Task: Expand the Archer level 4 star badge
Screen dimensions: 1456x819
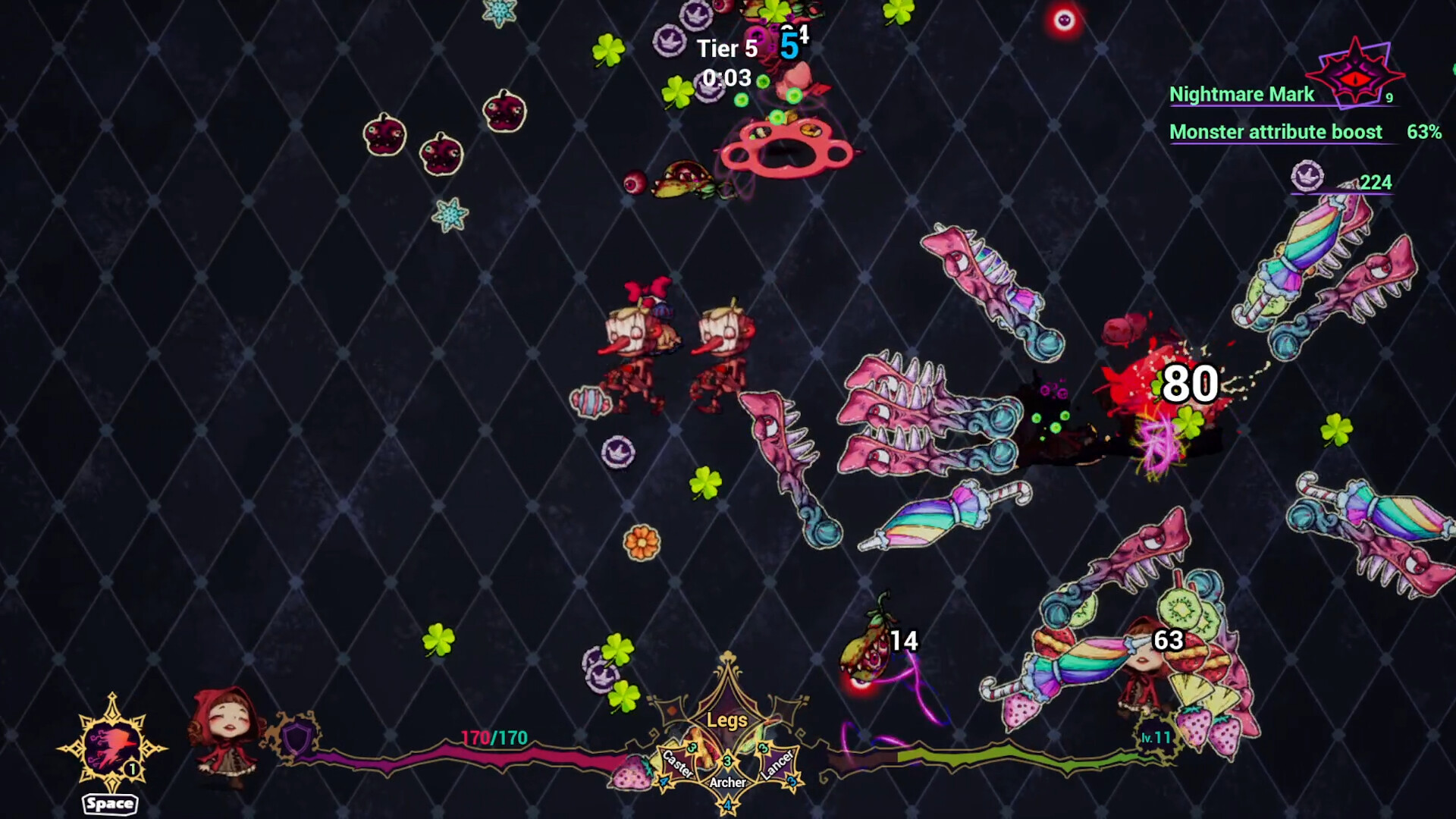Action: pos(728,805)
